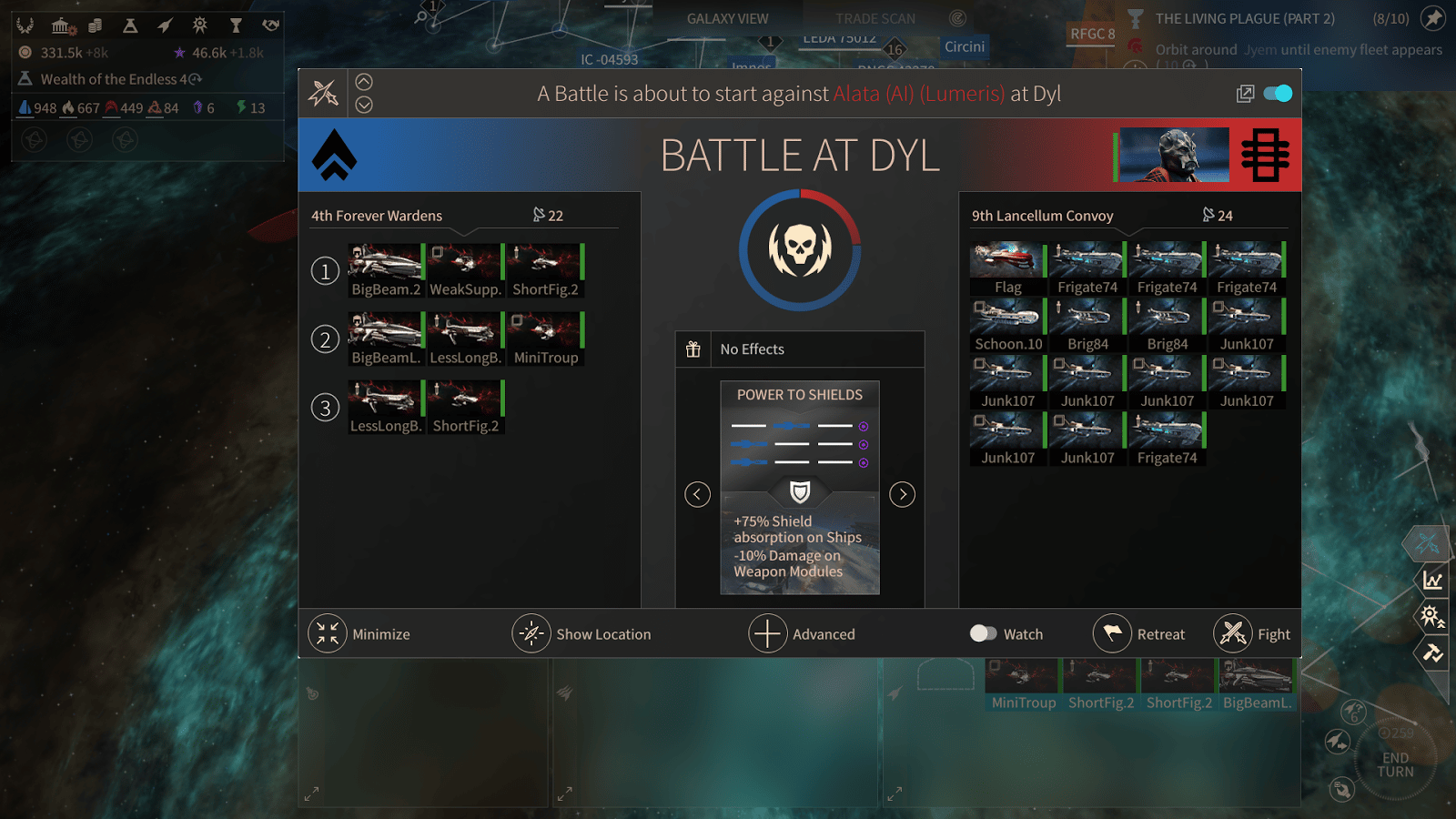End the current turn
This screenshot has width=1456, height=819.
[x=1395, y=763]
